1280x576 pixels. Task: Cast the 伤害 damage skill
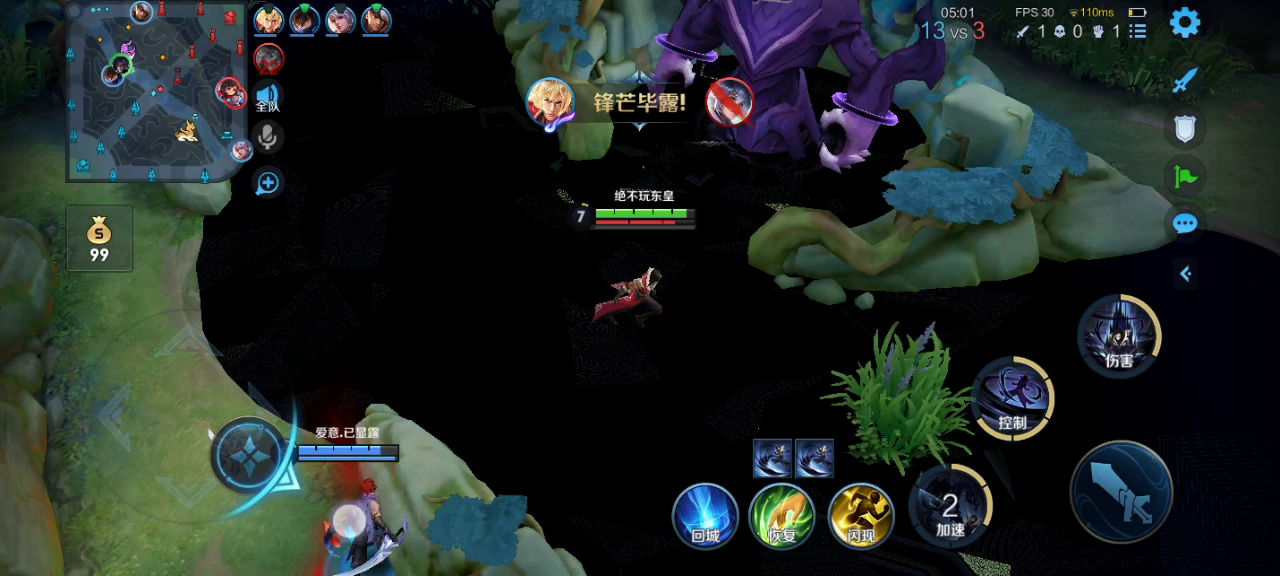(x=1119, y=336)
